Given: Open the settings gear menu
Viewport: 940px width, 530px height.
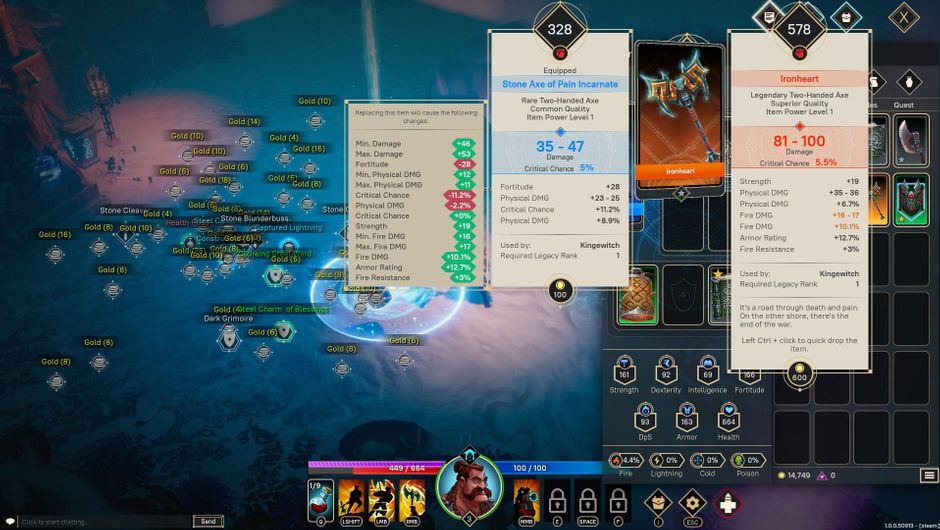Looking at the screenshot, I should [x=692, y=501].
